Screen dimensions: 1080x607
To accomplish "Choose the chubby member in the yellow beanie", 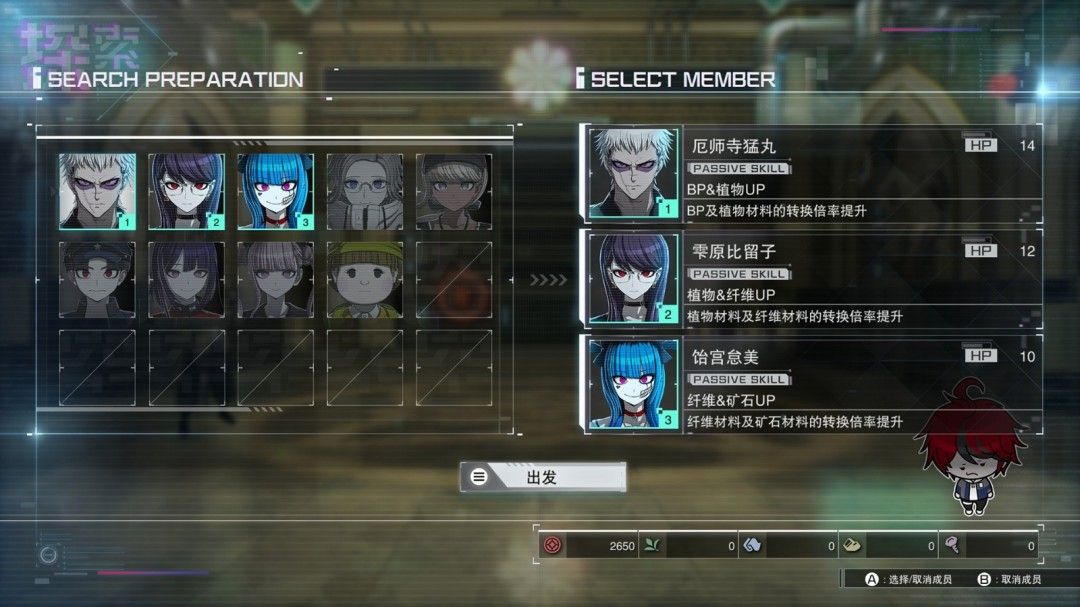I will [364, 279].
